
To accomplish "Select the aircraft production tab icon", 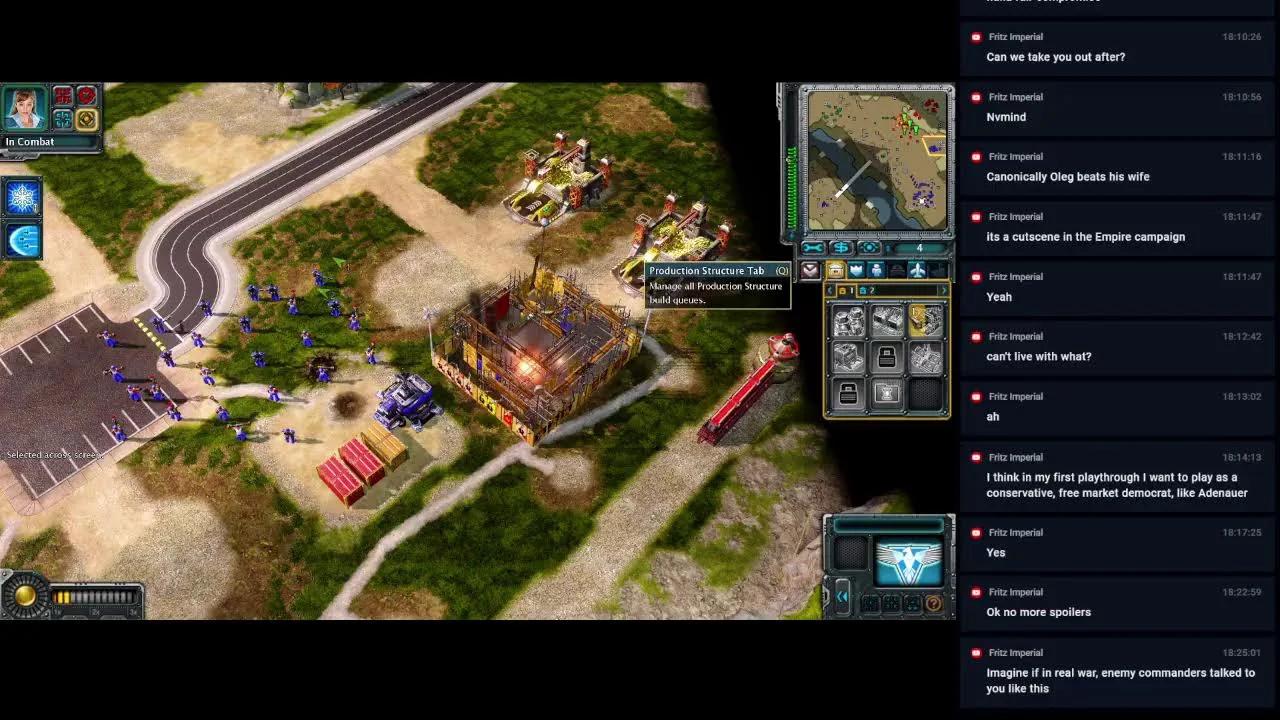I will pyautogui.click(x=917, y=270).
